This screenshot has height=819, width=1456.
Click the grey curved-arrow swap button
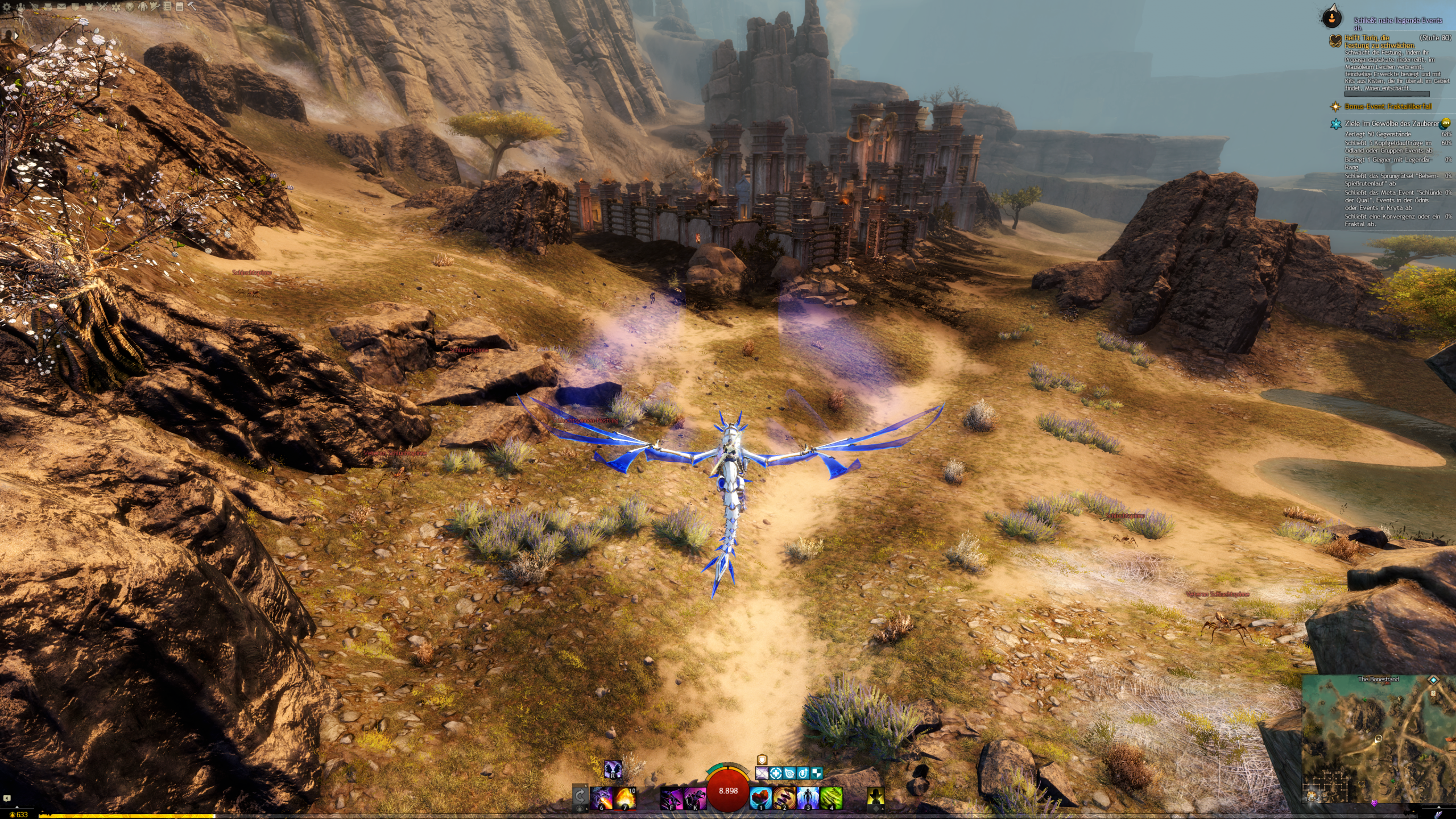coord(580,796)
